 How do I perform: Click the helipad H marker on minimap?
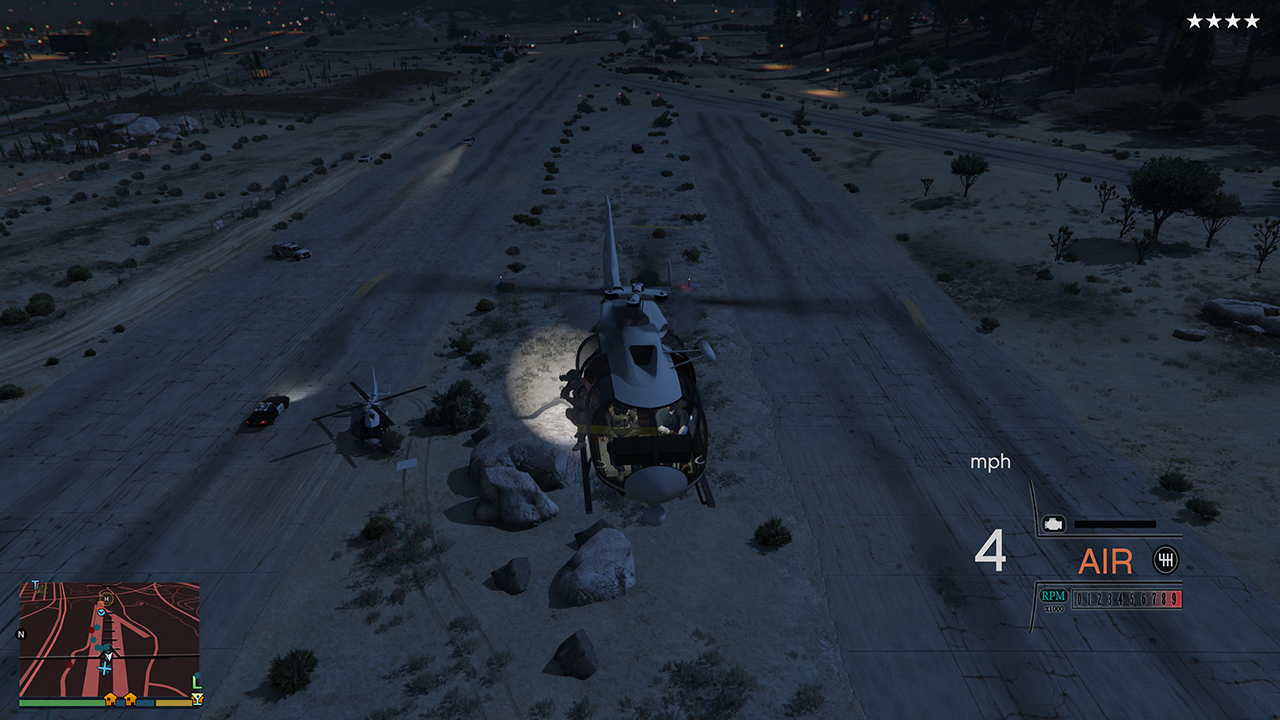(x=106, y=598)
